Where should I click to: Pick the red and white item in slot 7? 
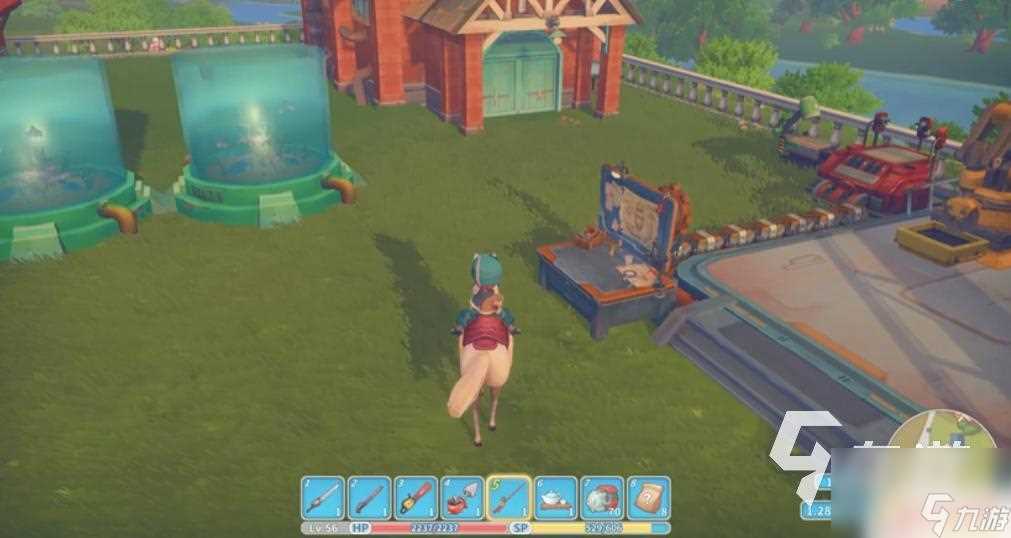coord(602,498)
